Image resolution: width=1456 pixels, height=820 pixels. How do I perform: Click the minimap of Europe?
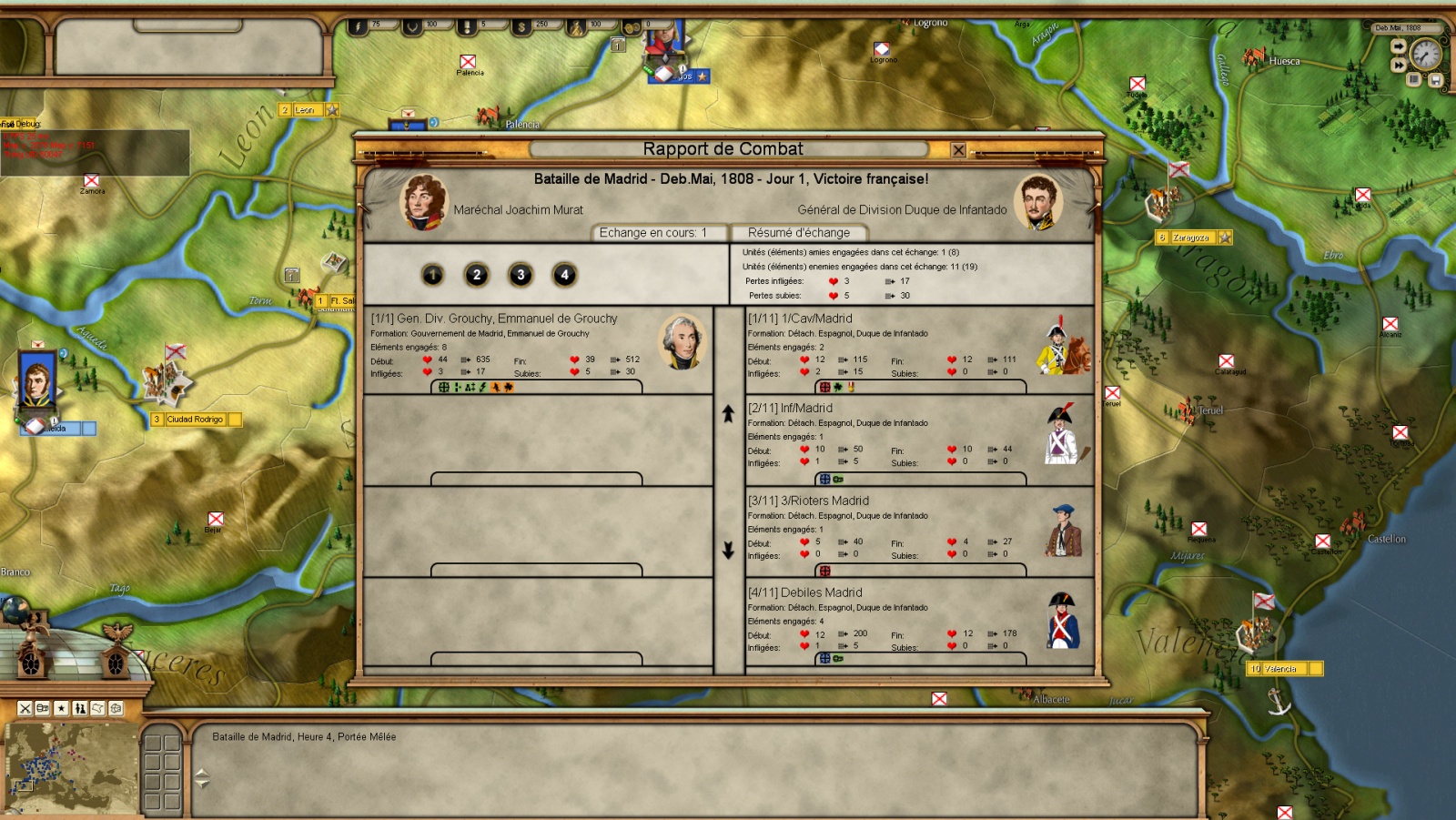[x=71, y=768]
